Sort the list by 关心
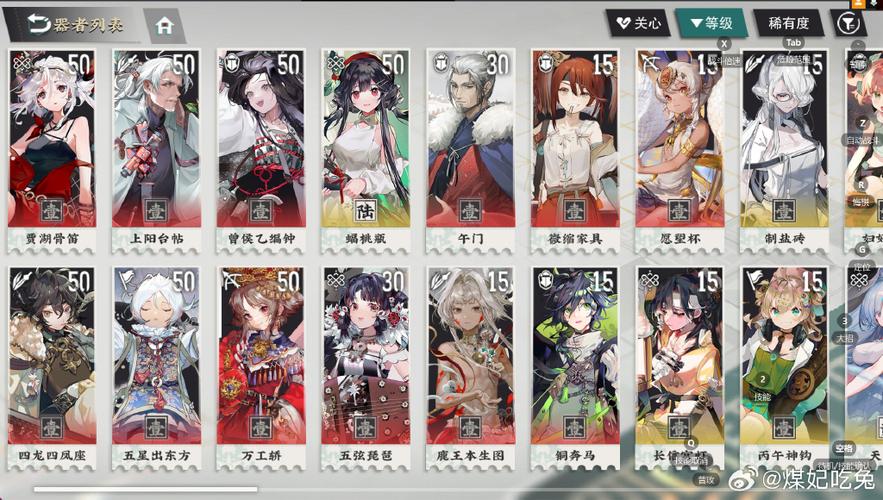This screenshot has height=500, width=883. 636,23
